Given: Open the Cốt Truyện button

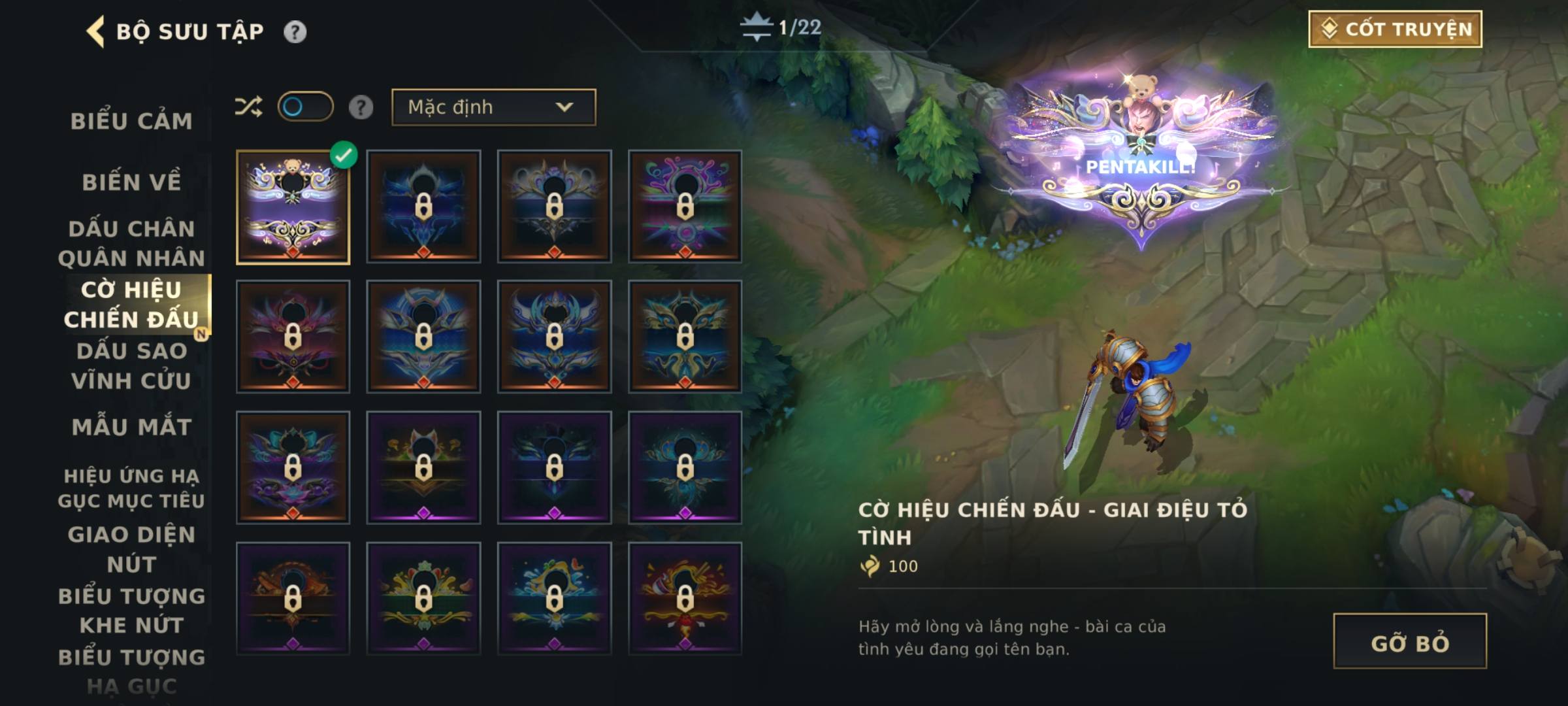Looking at the screenshot, I should (1395, 29).
